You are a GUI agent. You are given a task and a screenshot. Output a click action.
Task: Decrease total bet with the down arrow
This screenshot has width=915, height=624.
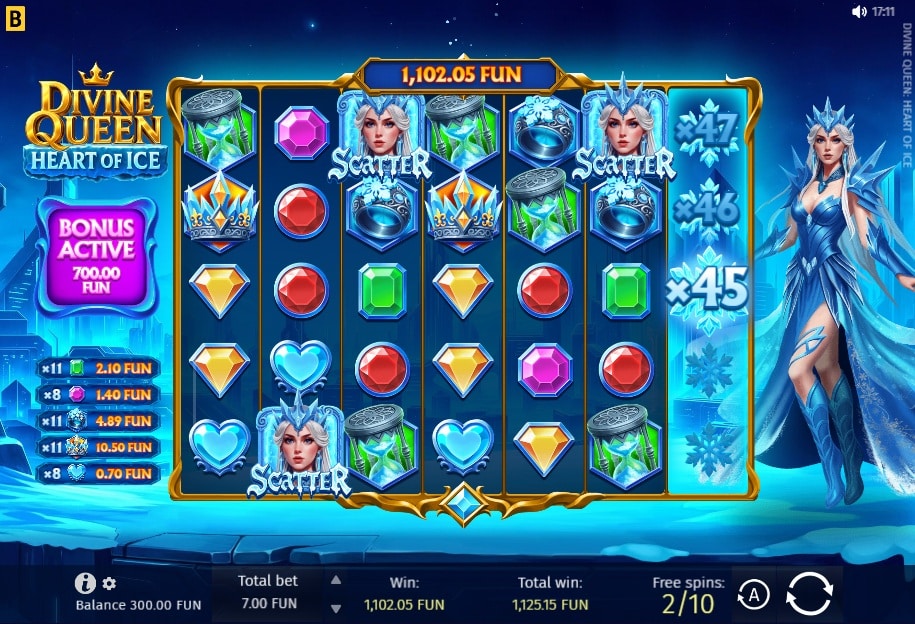[x=336, y=607]
